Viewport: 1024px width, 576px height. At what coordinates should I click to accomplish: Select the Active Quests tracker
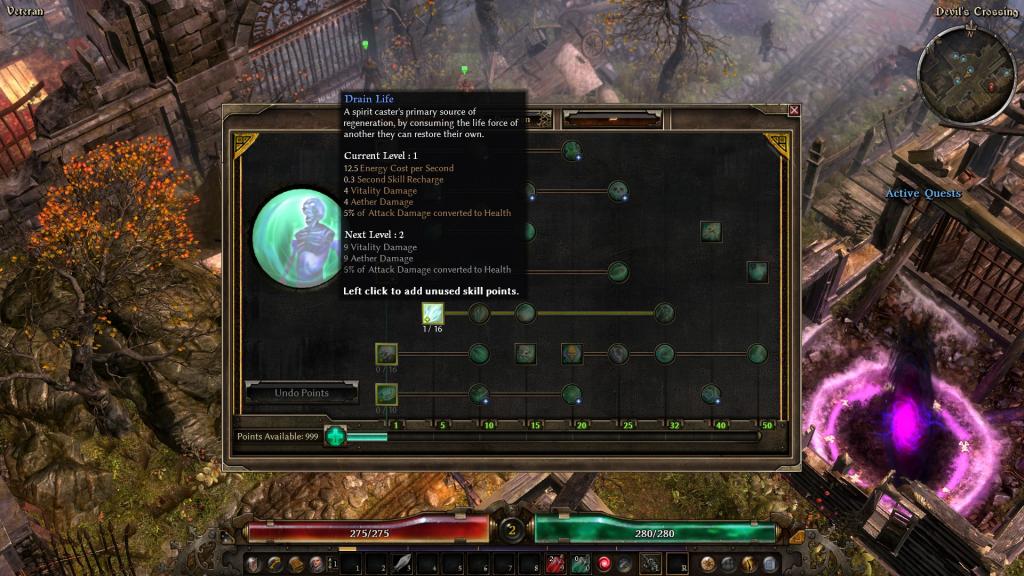coord(922,193)
